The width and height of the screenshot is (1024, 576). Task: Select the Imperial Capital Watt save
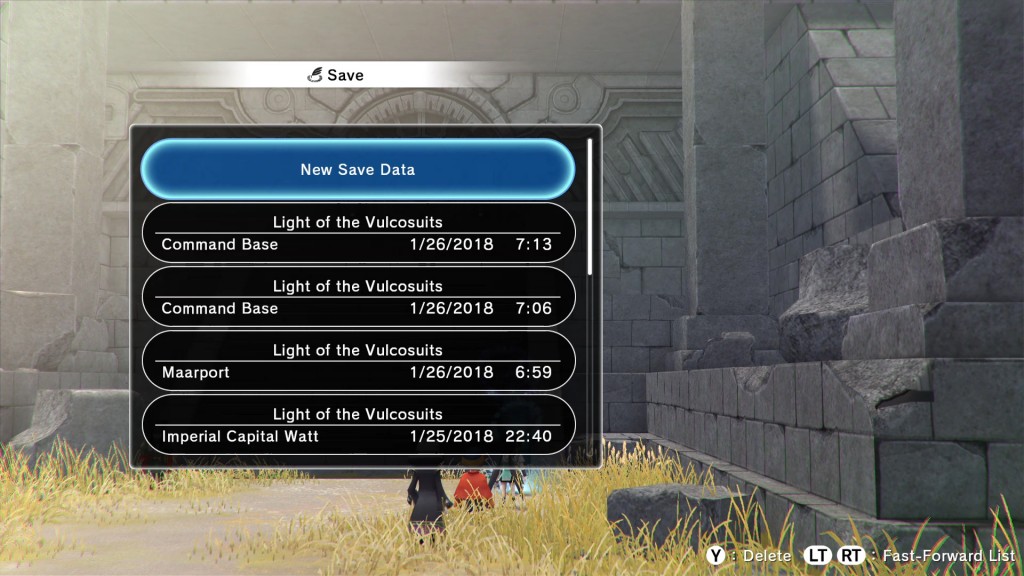coord(358,425)
